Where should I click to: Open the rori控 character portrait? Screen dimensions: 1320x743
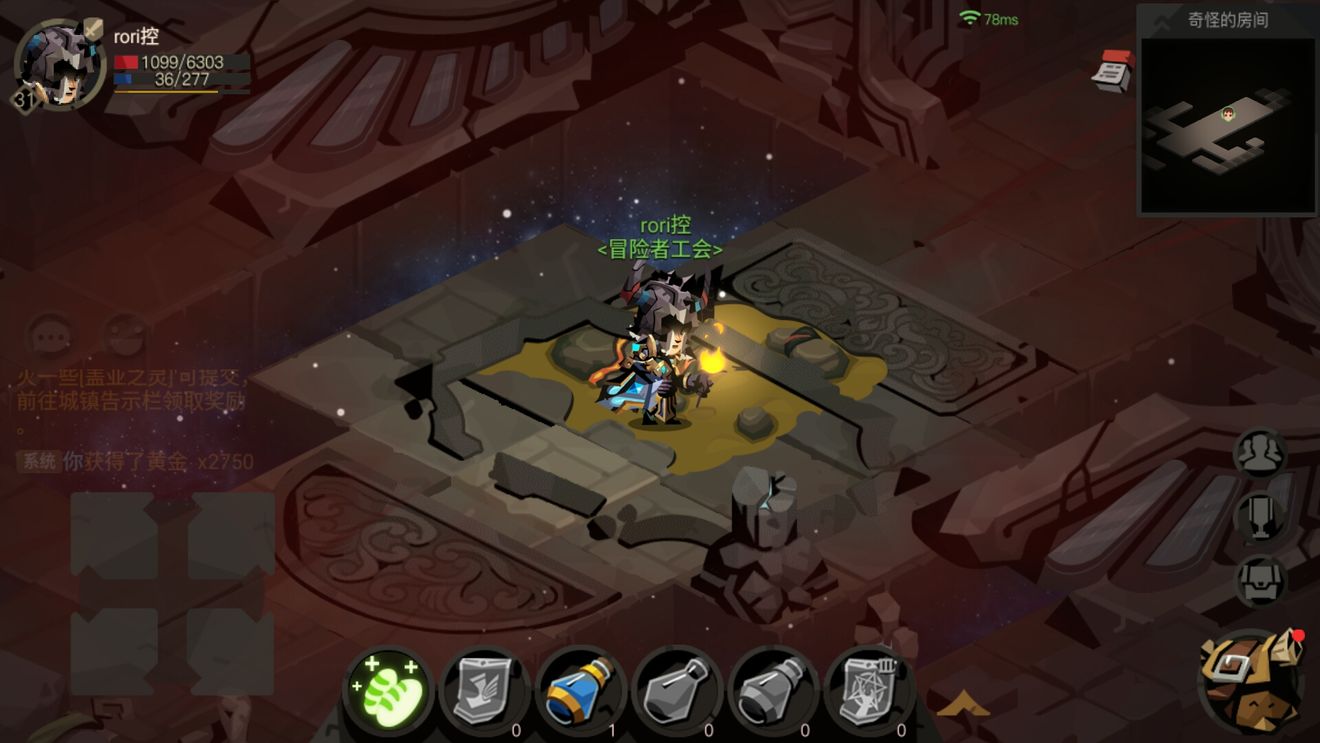point(58,66)
